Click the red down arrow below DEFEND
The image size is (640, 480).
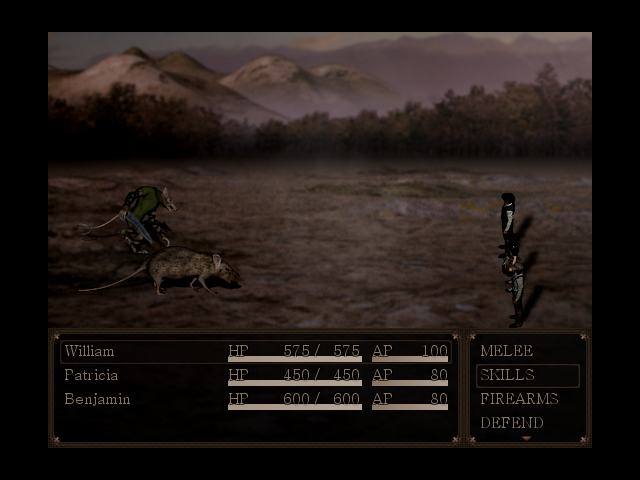(527, 439)
